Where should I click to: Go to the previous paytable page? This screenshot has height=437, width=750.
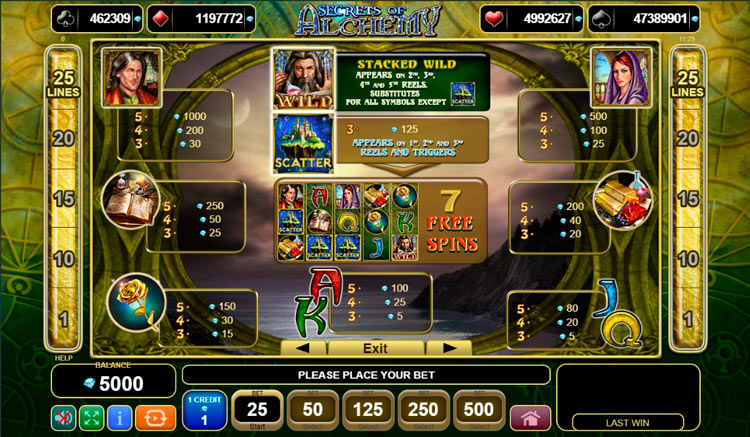(x=303, y=348)
